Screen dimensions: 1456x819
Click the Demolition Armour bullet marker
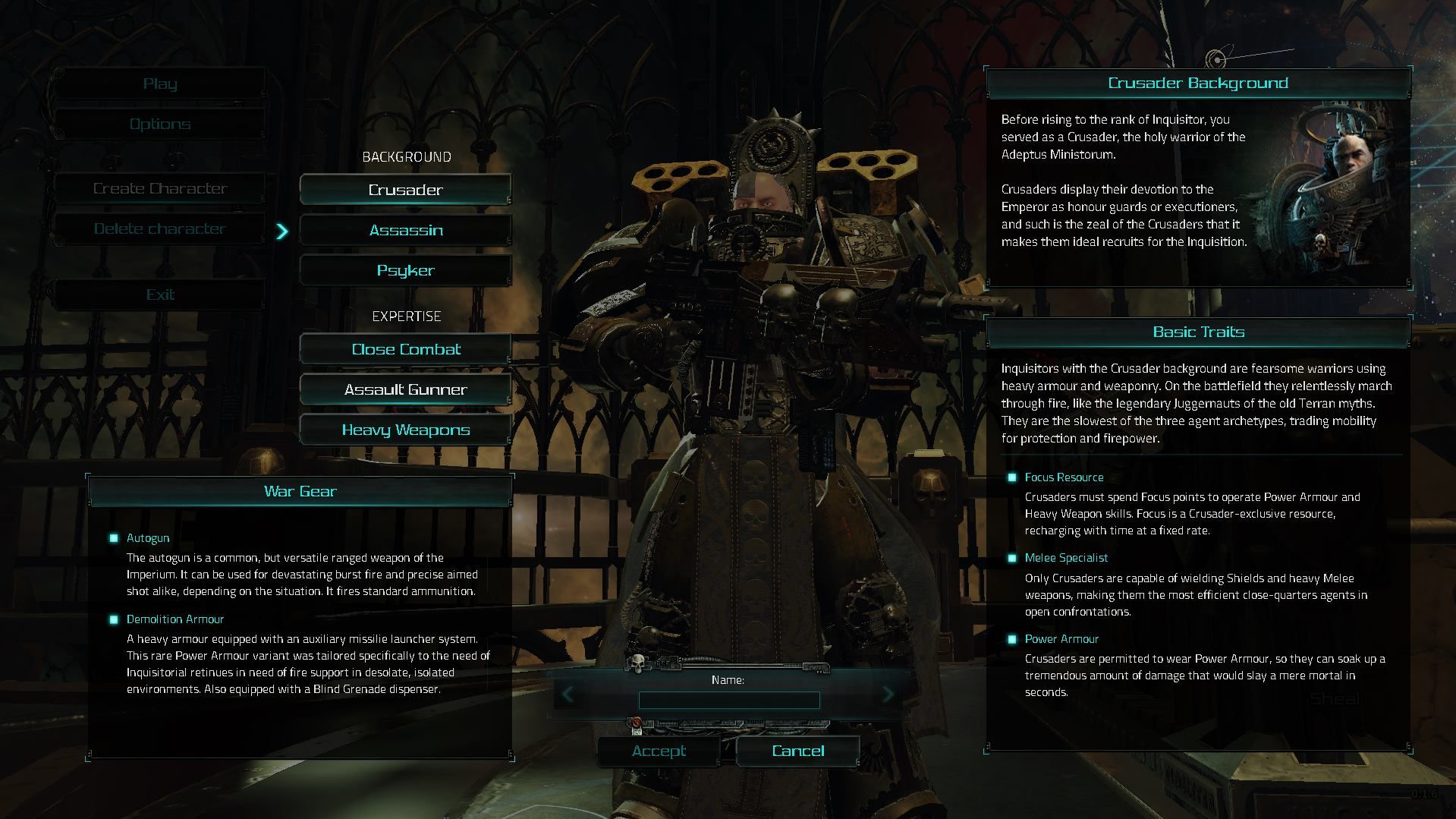click(115, 619)
